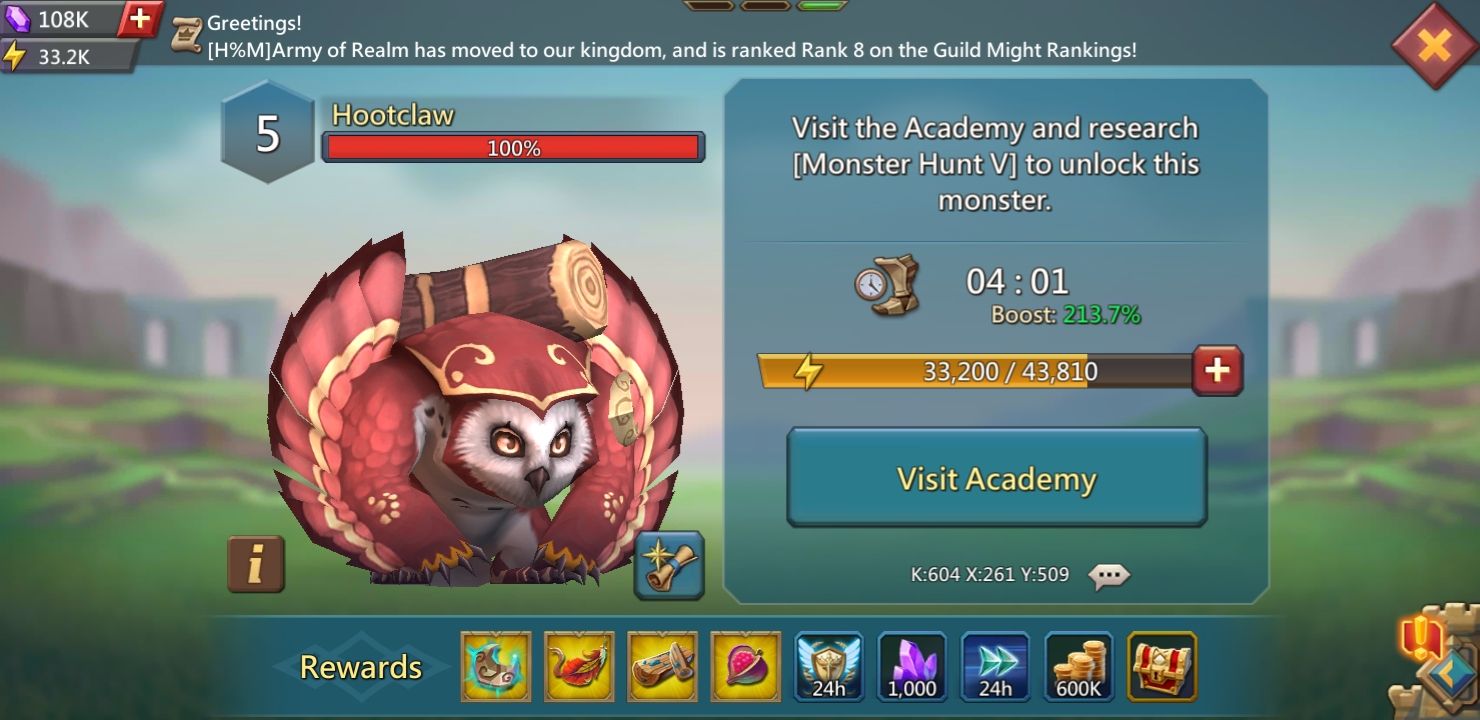Inspect the 1,000 gems reward

pyautogui.click(x=912, y=665)
